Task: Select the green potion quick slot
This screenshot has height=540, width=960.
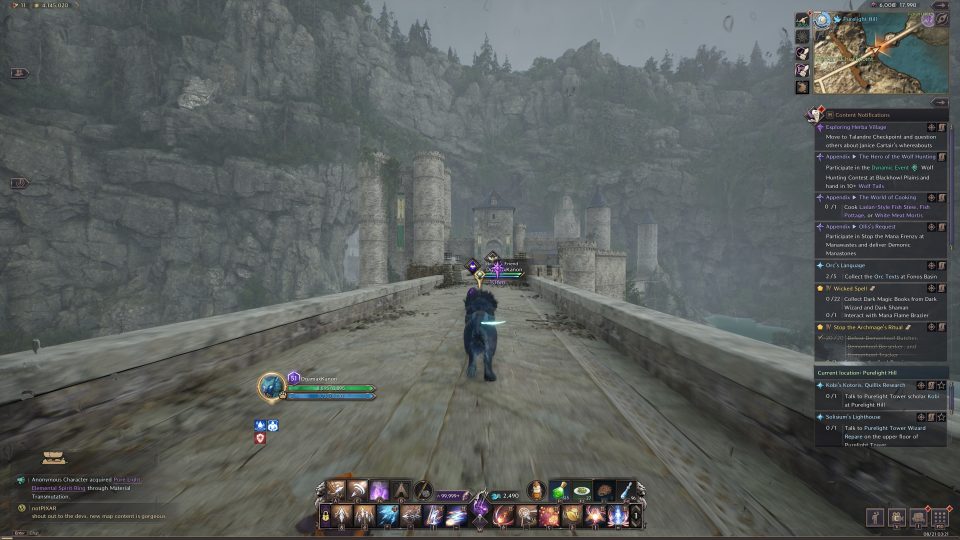Action: [559, 490]
